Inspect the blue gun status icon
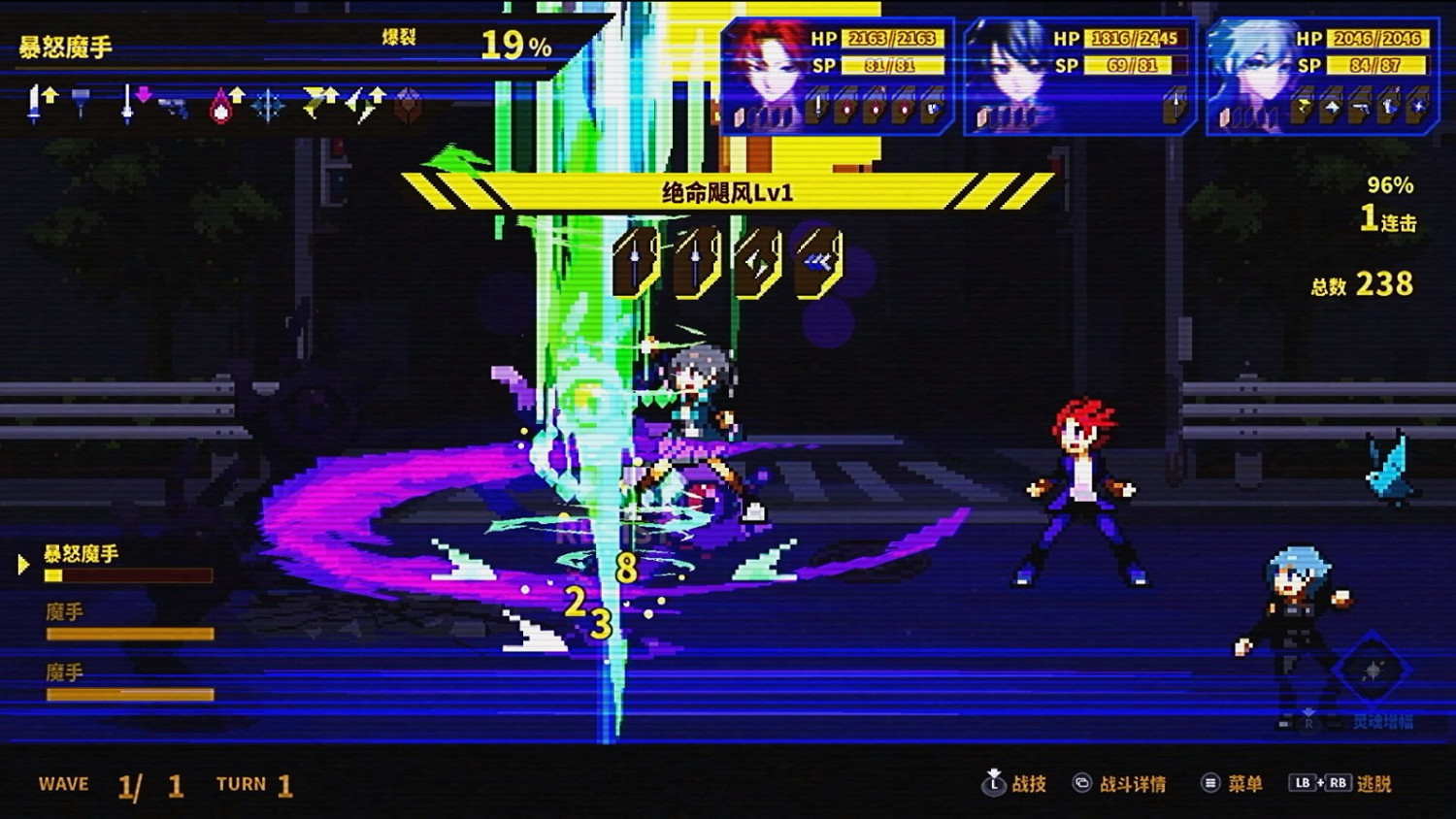The height and width of the screenshot is (819, 1456). [x=173, y=105]
